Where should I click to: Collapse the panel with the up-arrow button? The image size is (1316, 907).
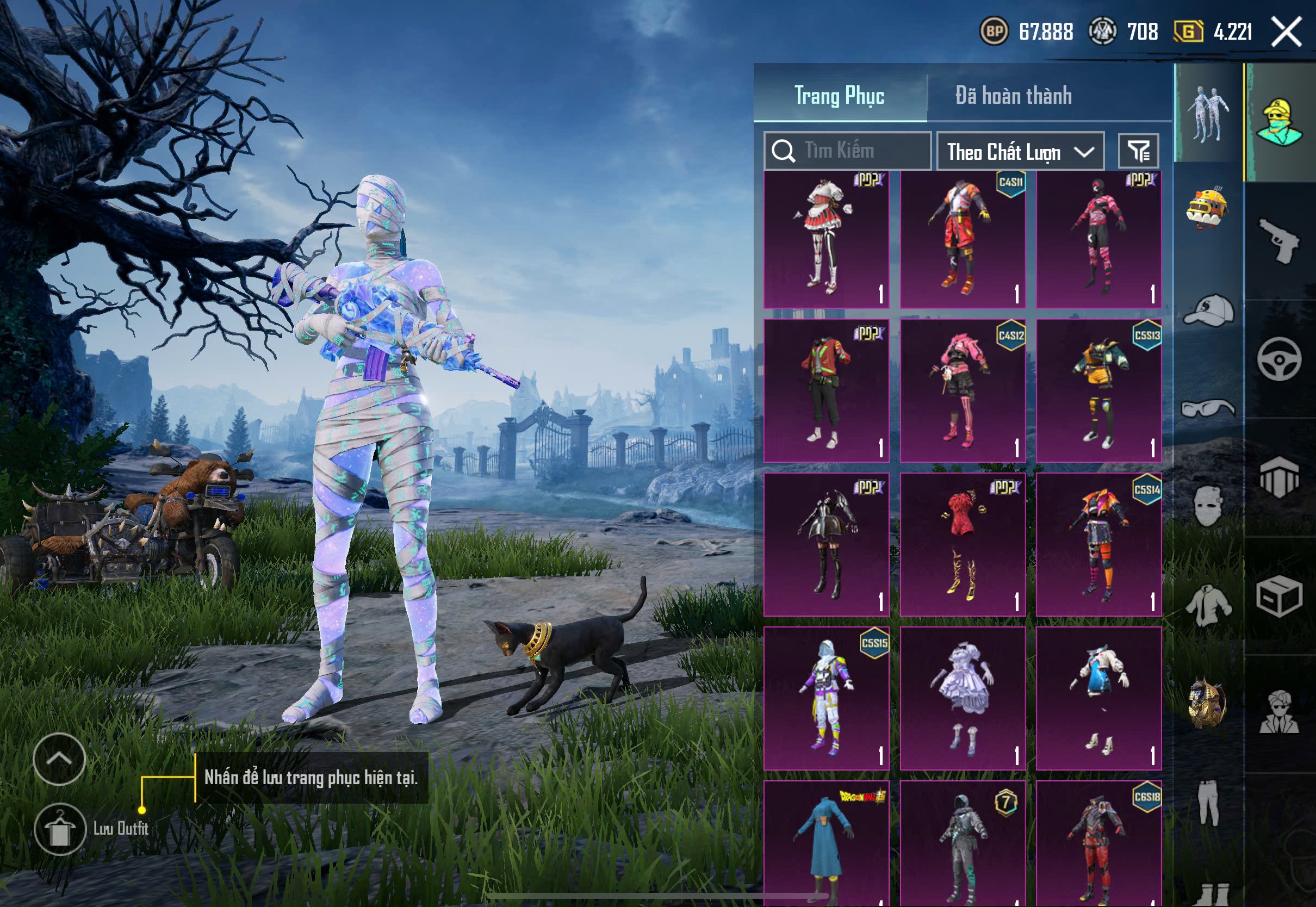[x=59, y=759]
